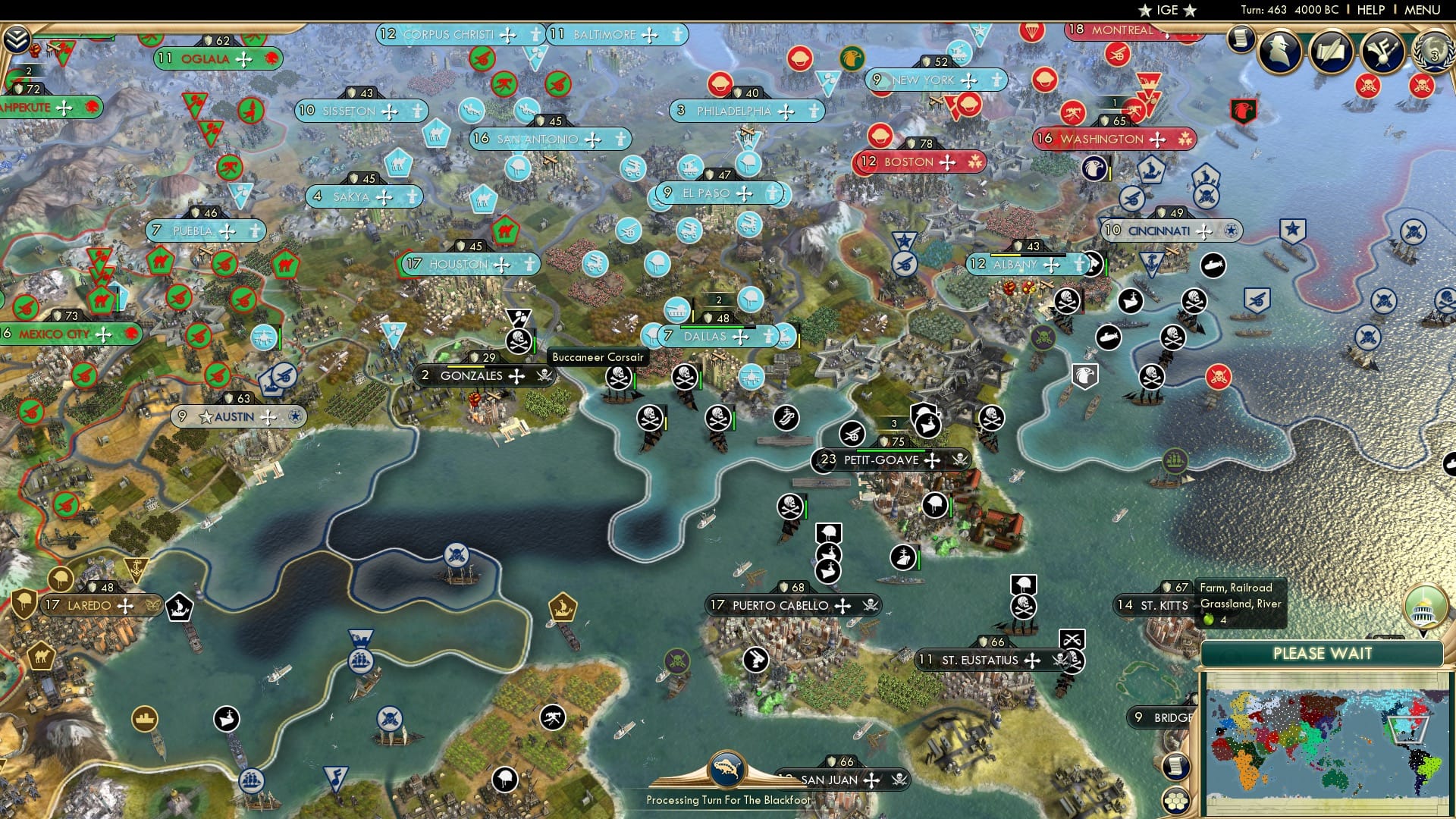Image resolution: width=1456 pixels, height=819 pixels.
Task: Open the World Congress globe icon labeled 3
Action: pyautogui.click(x=1438, y=55)
